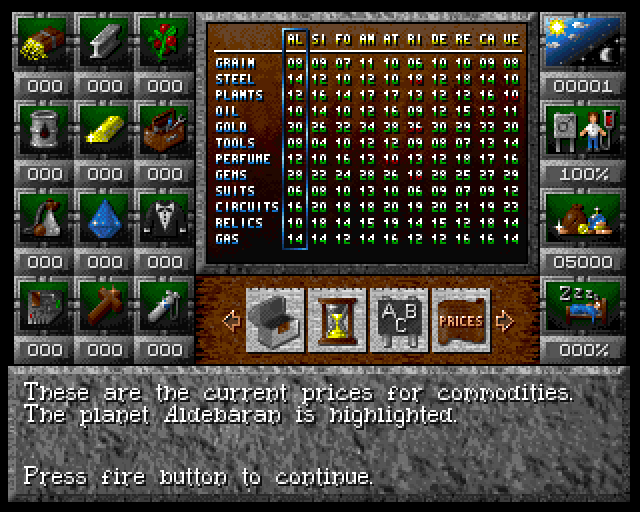Click the left arrow beside the chest

coord(231,321)
